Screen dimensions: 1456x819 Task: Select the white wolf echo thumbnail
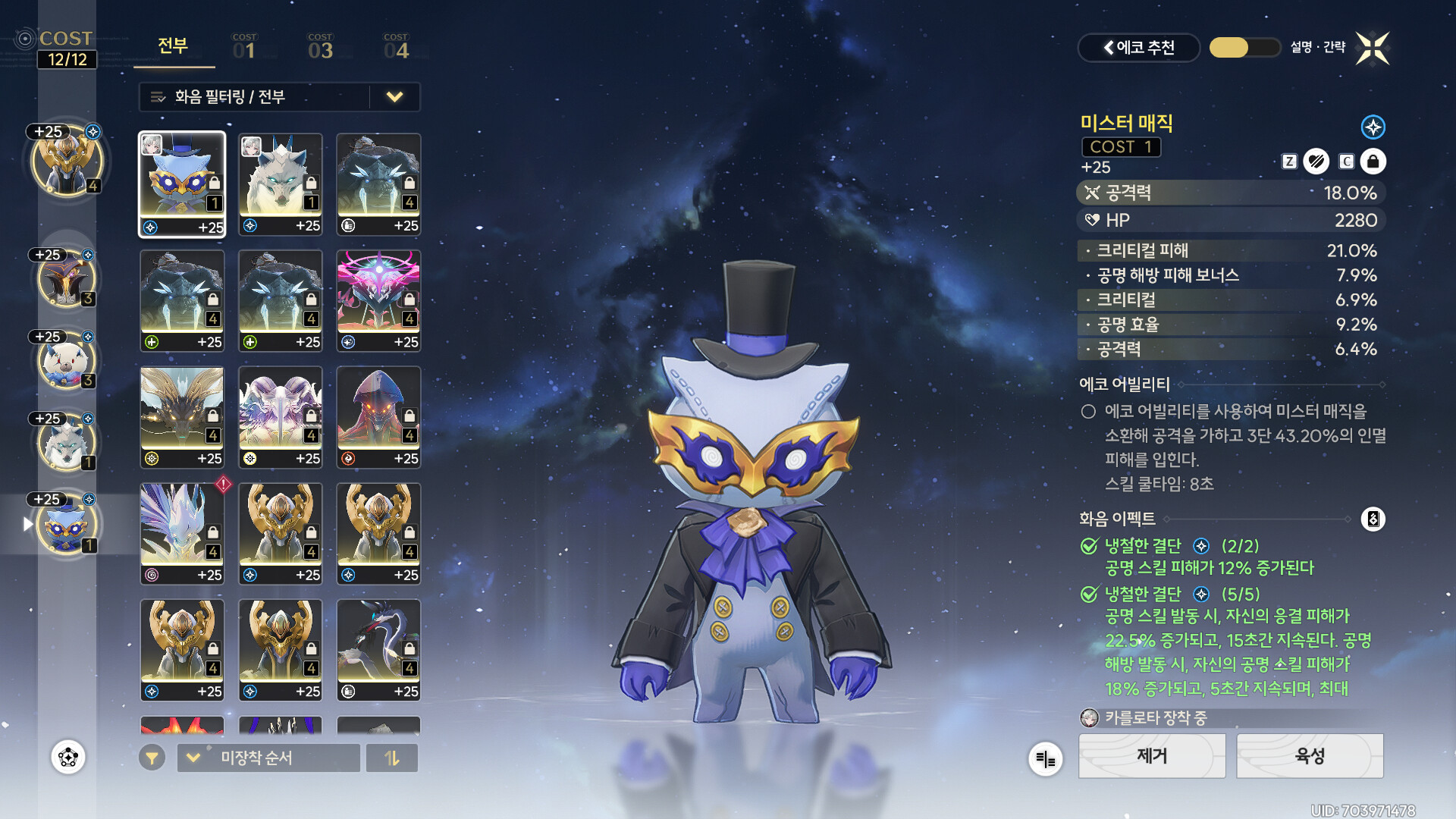click(x=280, y=184)
